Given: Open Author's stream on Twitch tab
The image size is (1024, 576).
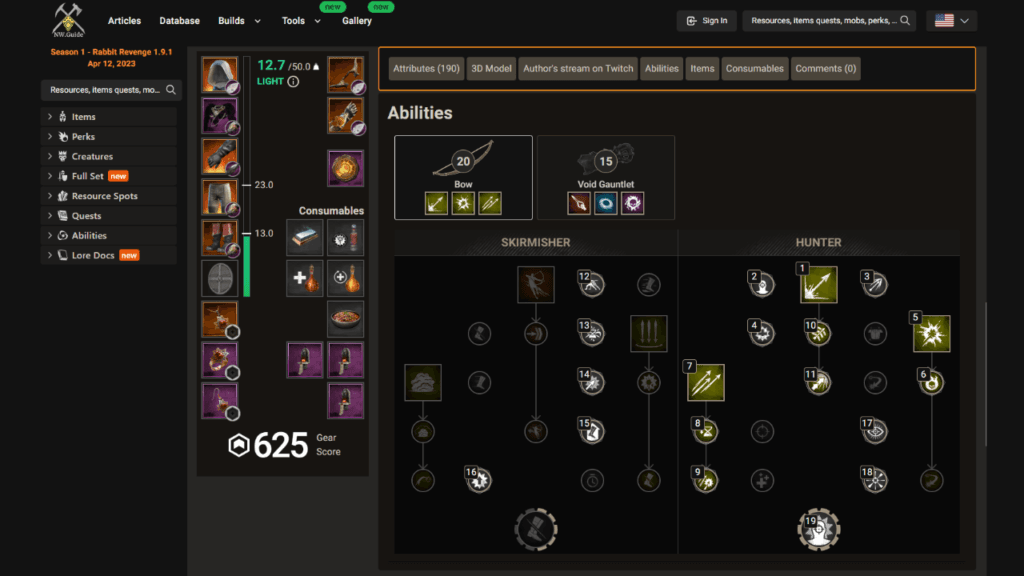Looking at the screenshot, I should pos(578,69).
